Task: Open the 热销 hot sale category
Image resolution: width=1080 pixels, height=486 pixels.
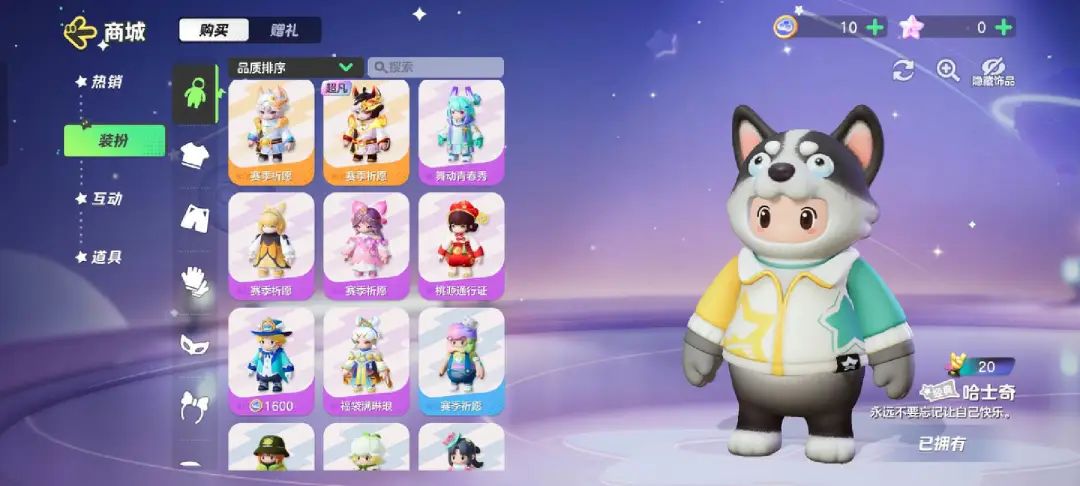Action: [106, 82]
